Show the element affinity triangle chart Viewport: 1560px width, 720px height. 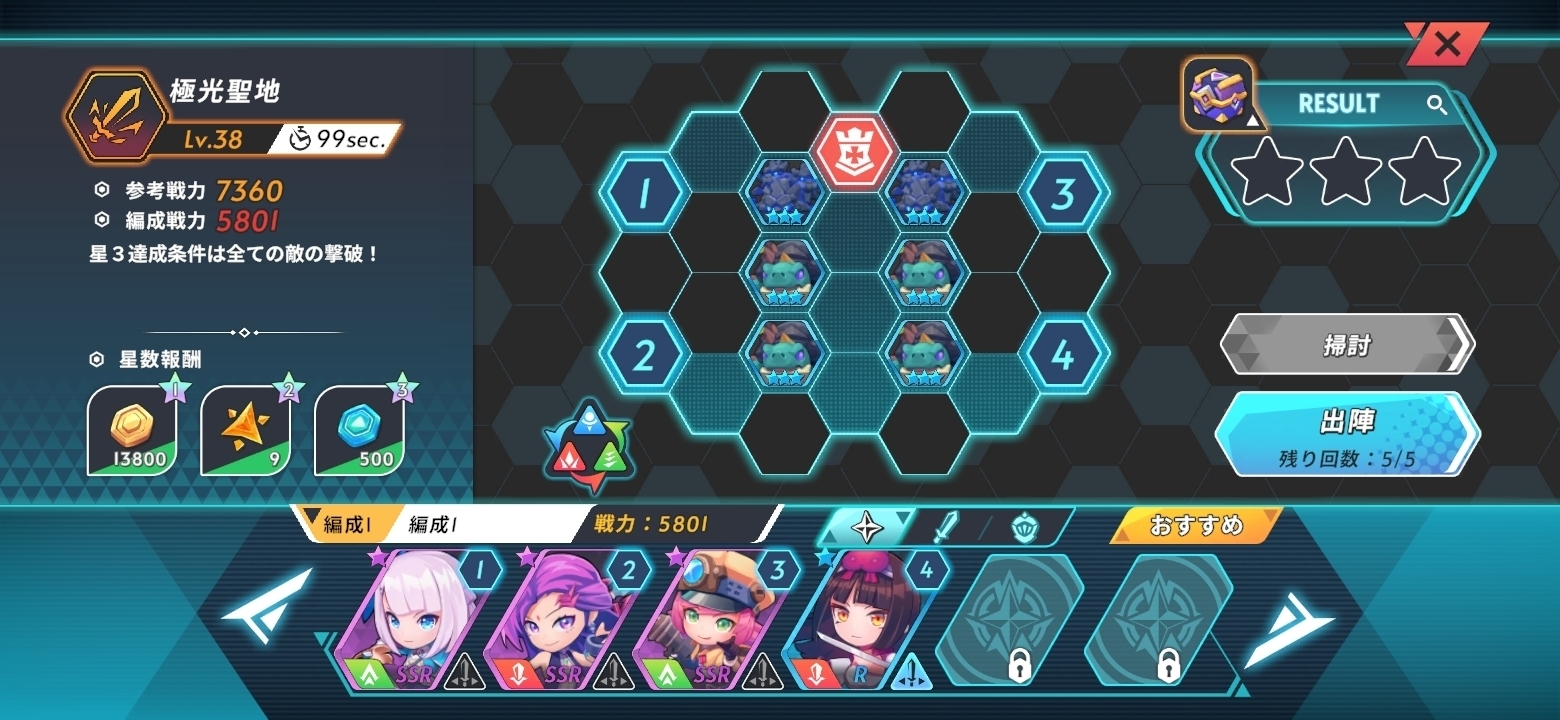[x=586, y=448]
